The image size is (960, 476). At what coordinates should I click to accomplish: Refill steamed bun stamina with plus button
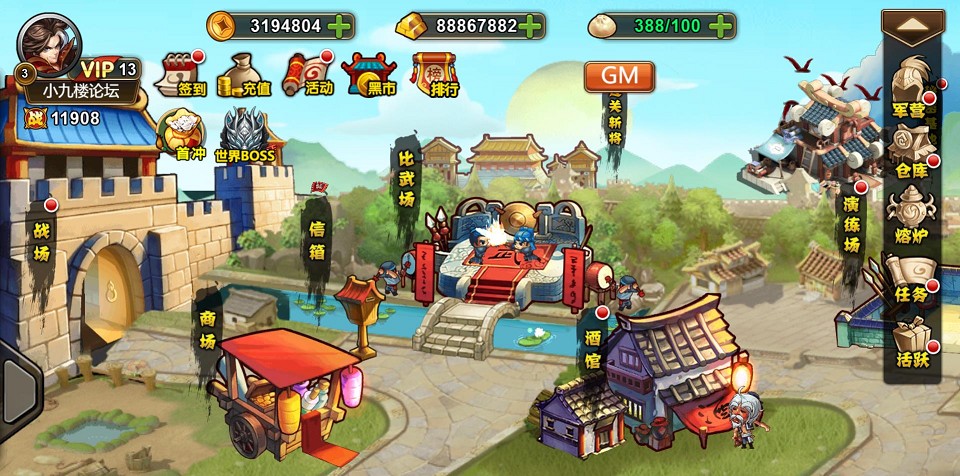[x=718, y=26]
